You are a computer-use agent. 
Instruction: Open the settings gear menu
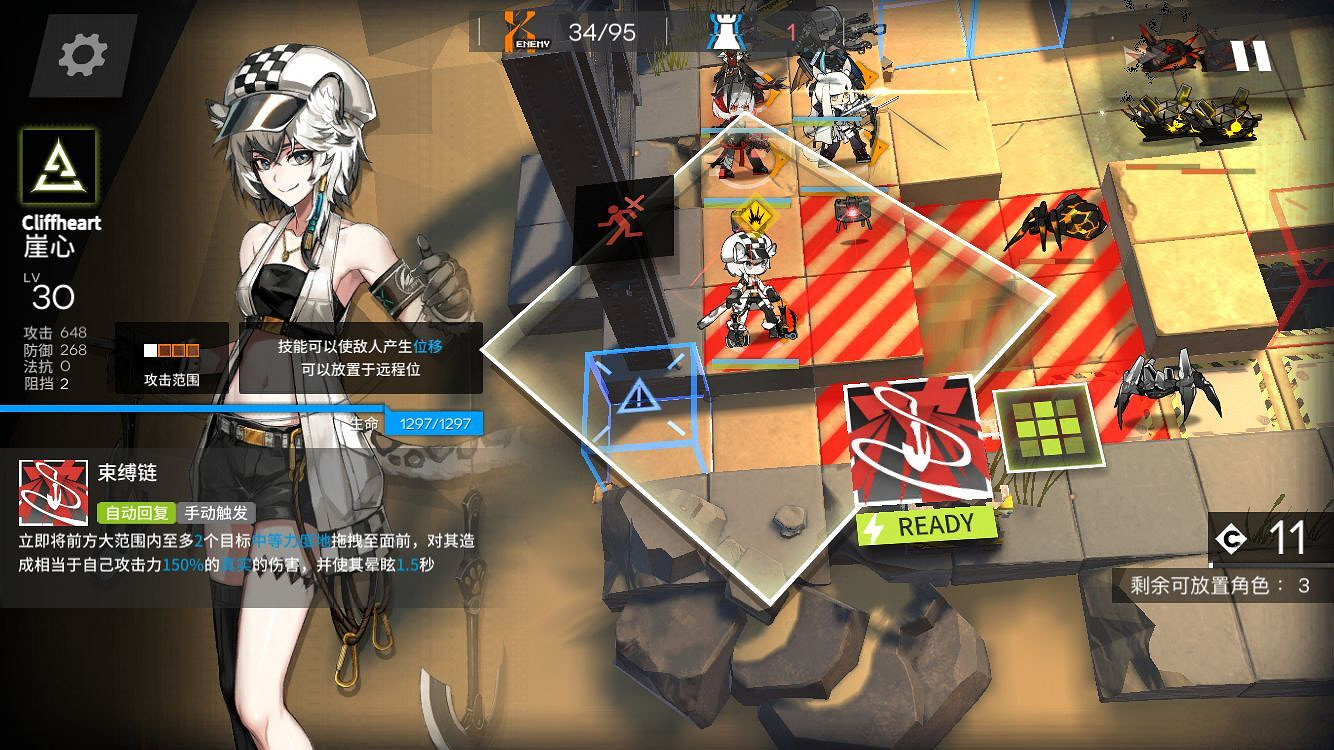pos(85,57)
